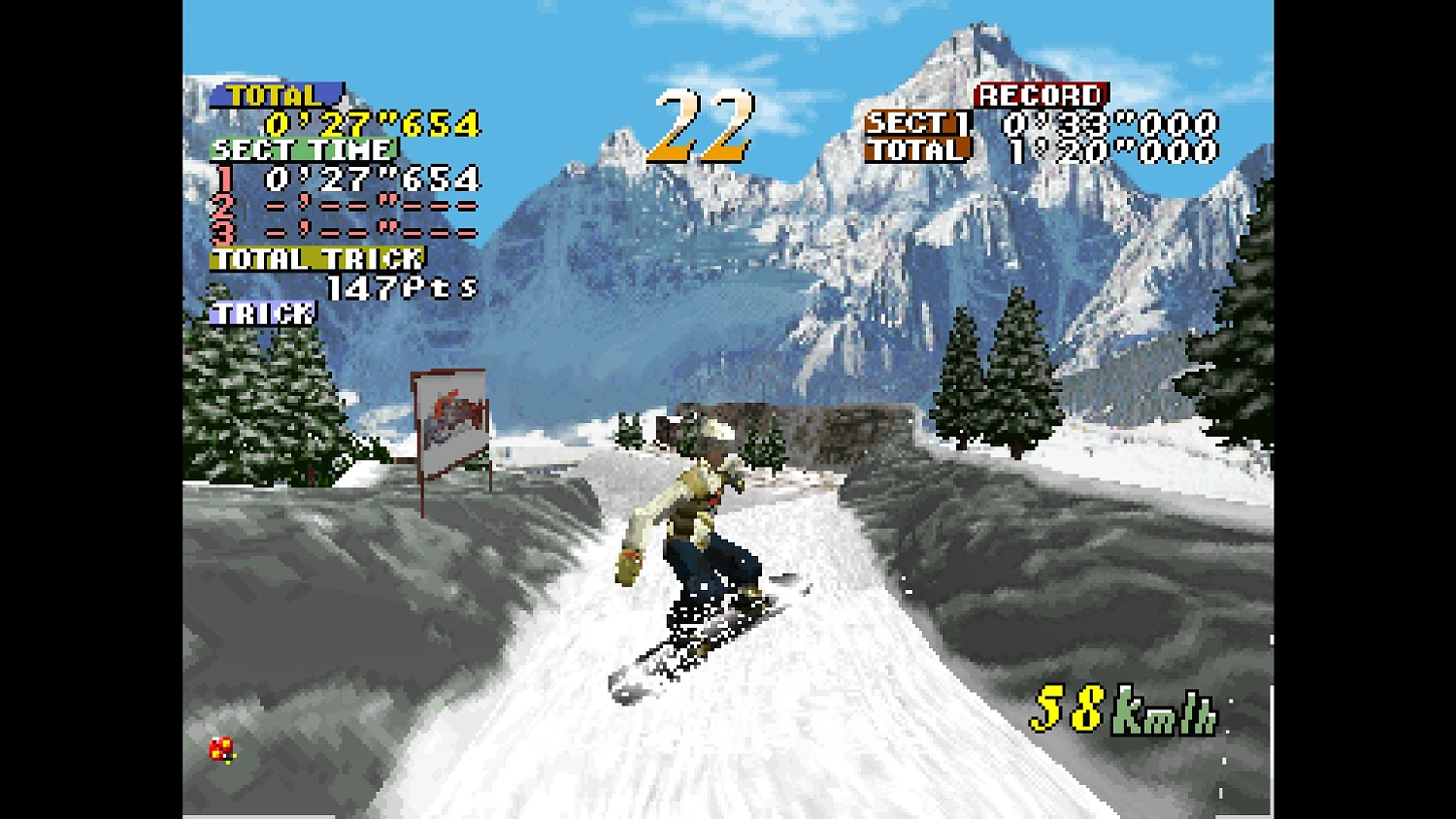Viewport: 1456px width, 819px height.
Task: Select the red flower pickup icon bottom-left
Action: 221,750
